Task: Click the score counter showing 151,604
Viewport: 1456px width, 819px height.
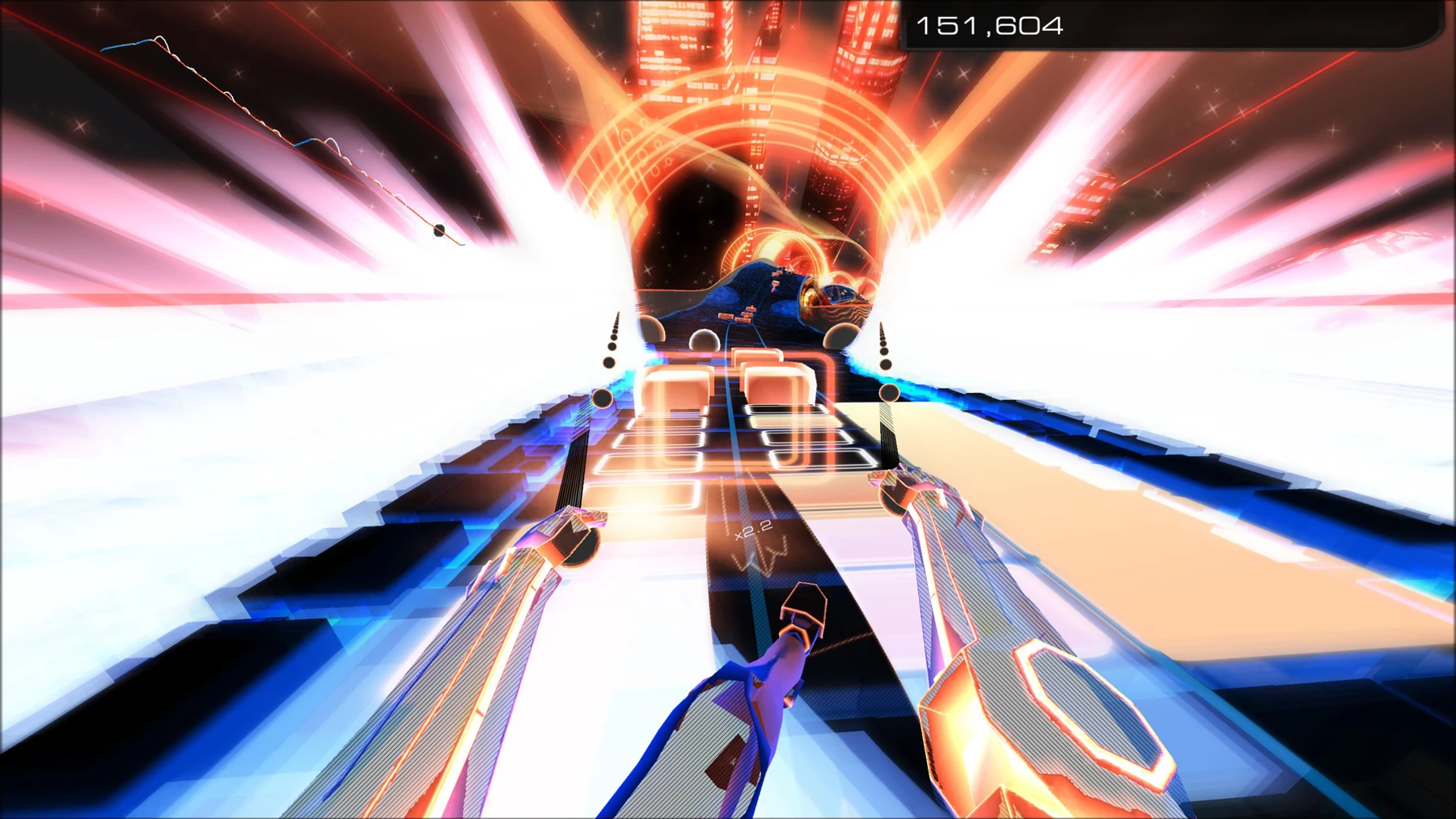Action: click(991, 26)
